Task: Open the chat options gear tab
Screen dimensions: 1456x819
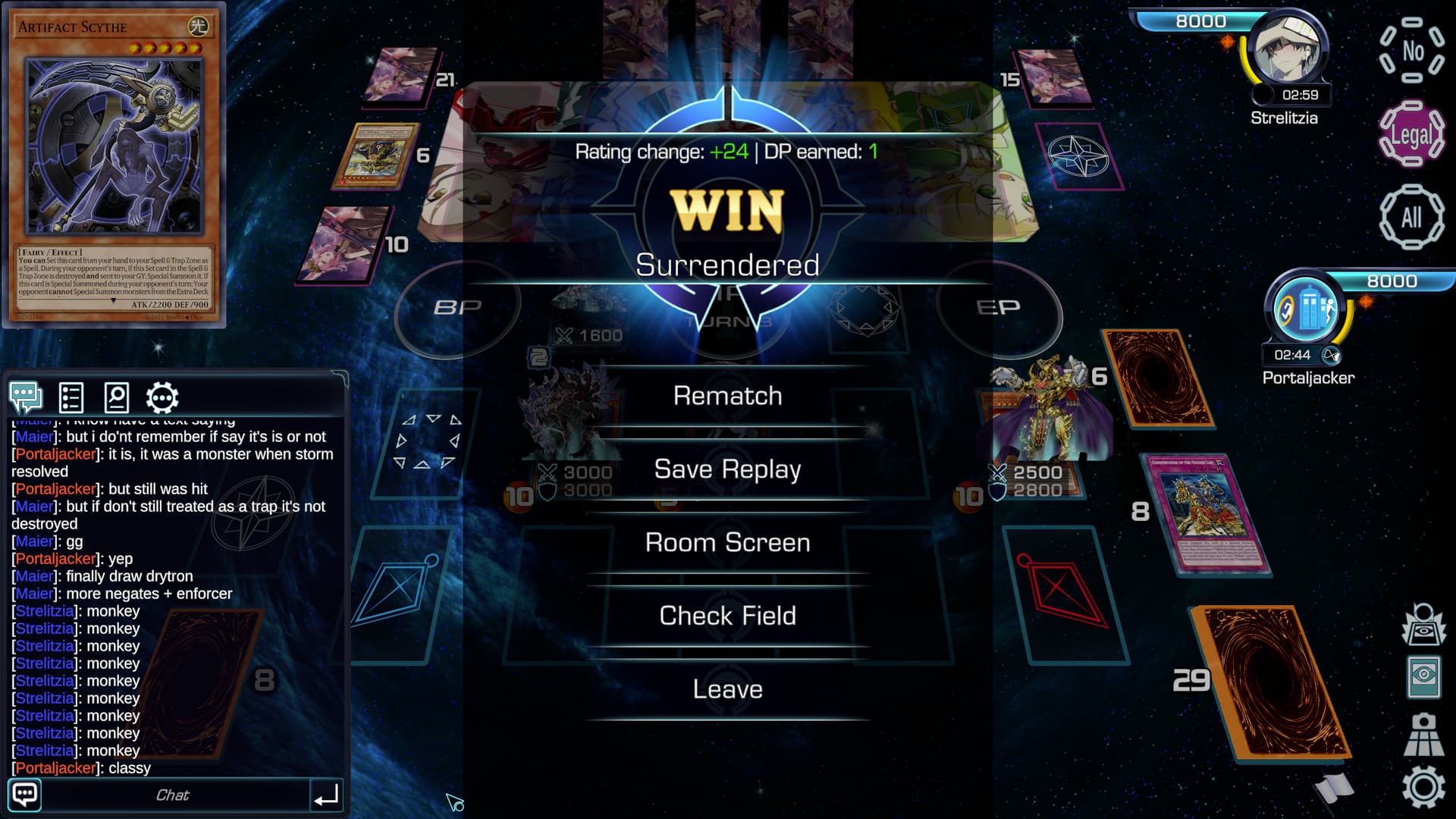Action: pyautogui.click(x=162, y=397)
